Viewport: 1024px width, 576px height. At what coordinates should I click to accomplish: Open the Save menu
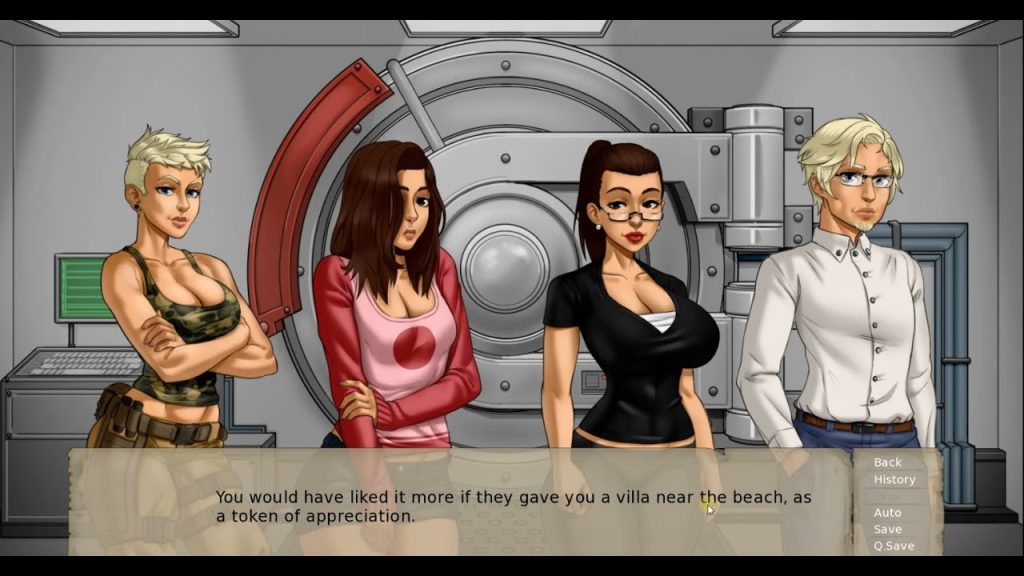[x=887, y=529]
